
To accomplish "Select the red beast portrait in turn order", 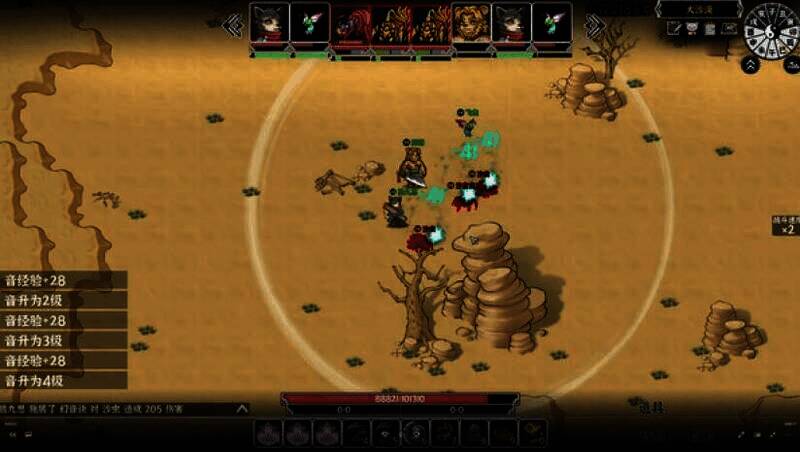I will tap(351, 23).
